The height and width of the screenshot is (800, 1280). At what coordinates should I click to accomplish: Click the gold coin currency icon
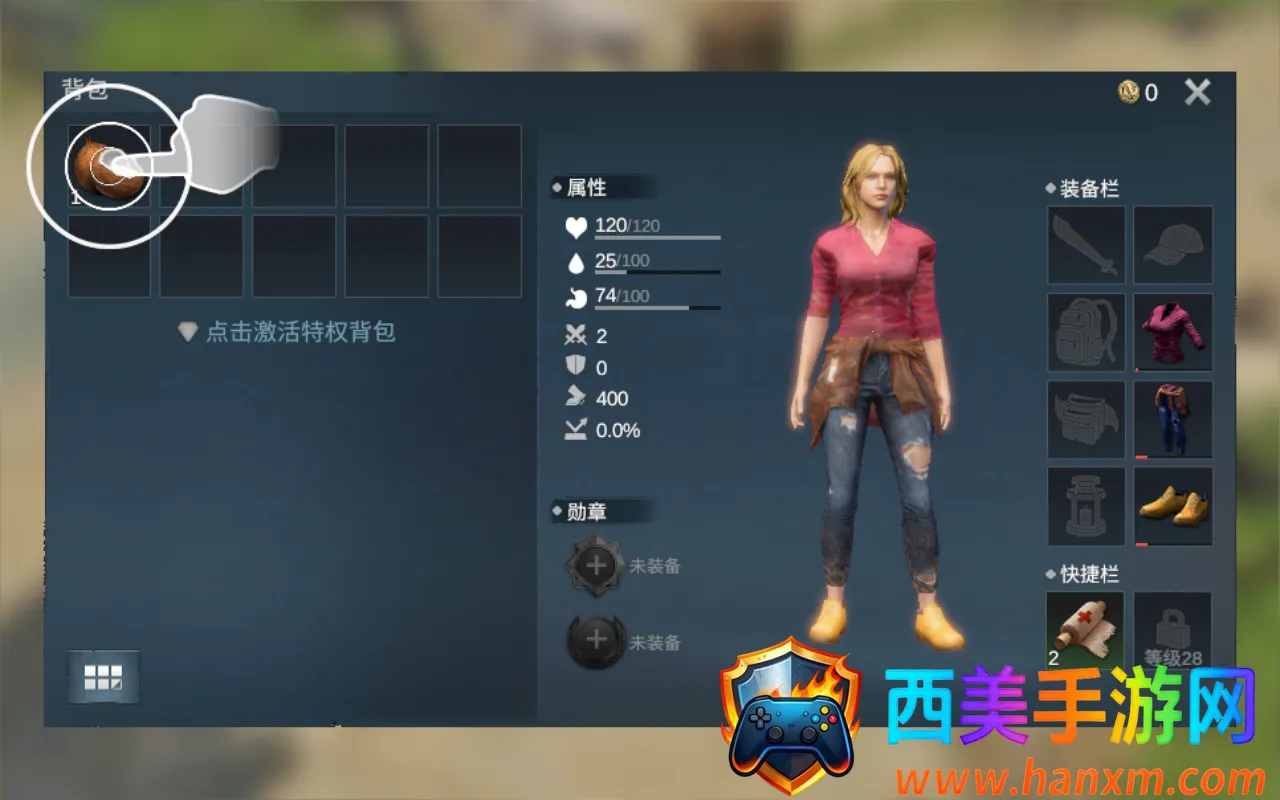pyautogui.click(x=1129, y=93)
